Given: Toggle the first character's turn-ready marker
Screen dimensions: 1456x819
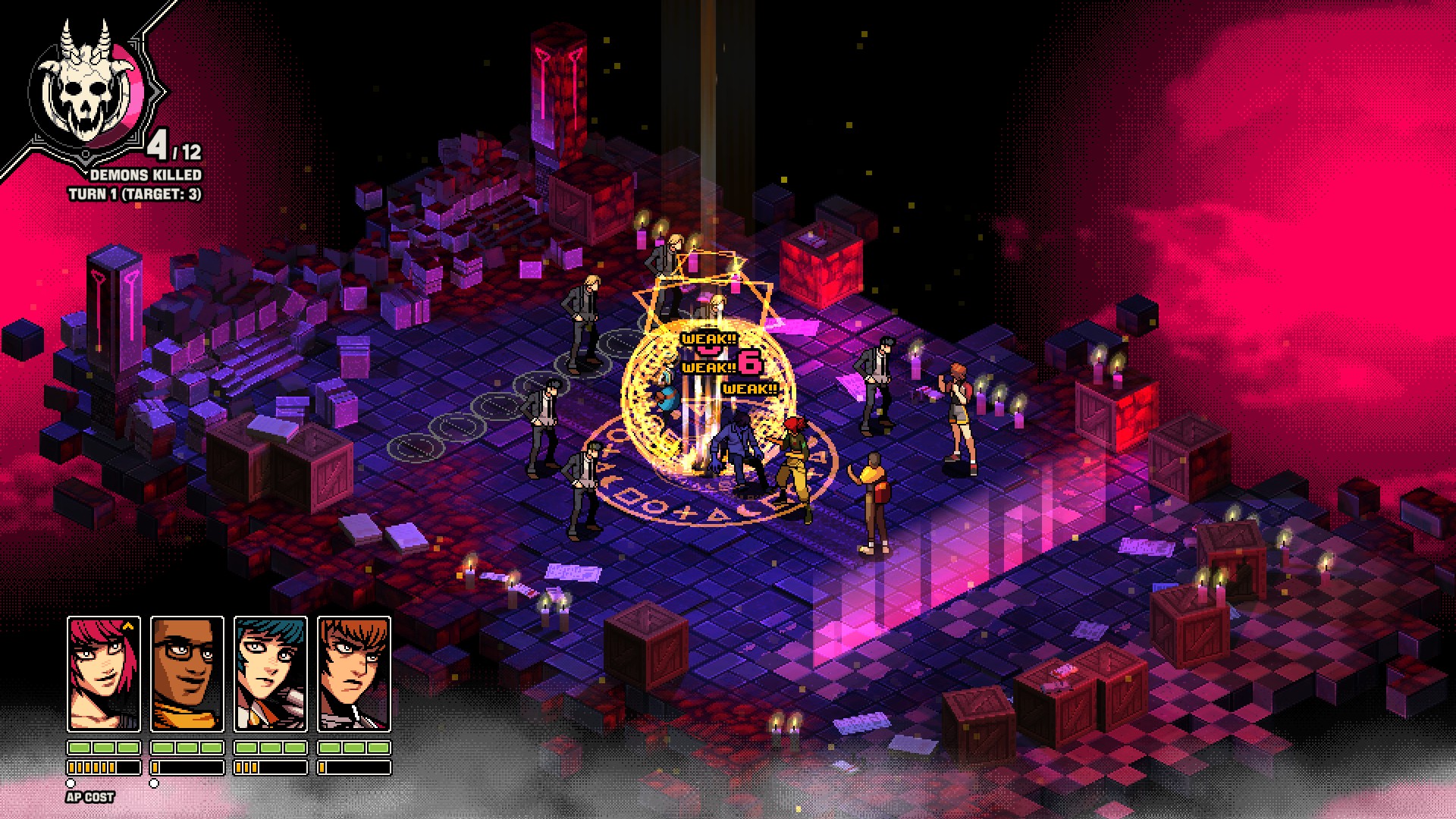Looking at the screenshot, I should point(71,783).
